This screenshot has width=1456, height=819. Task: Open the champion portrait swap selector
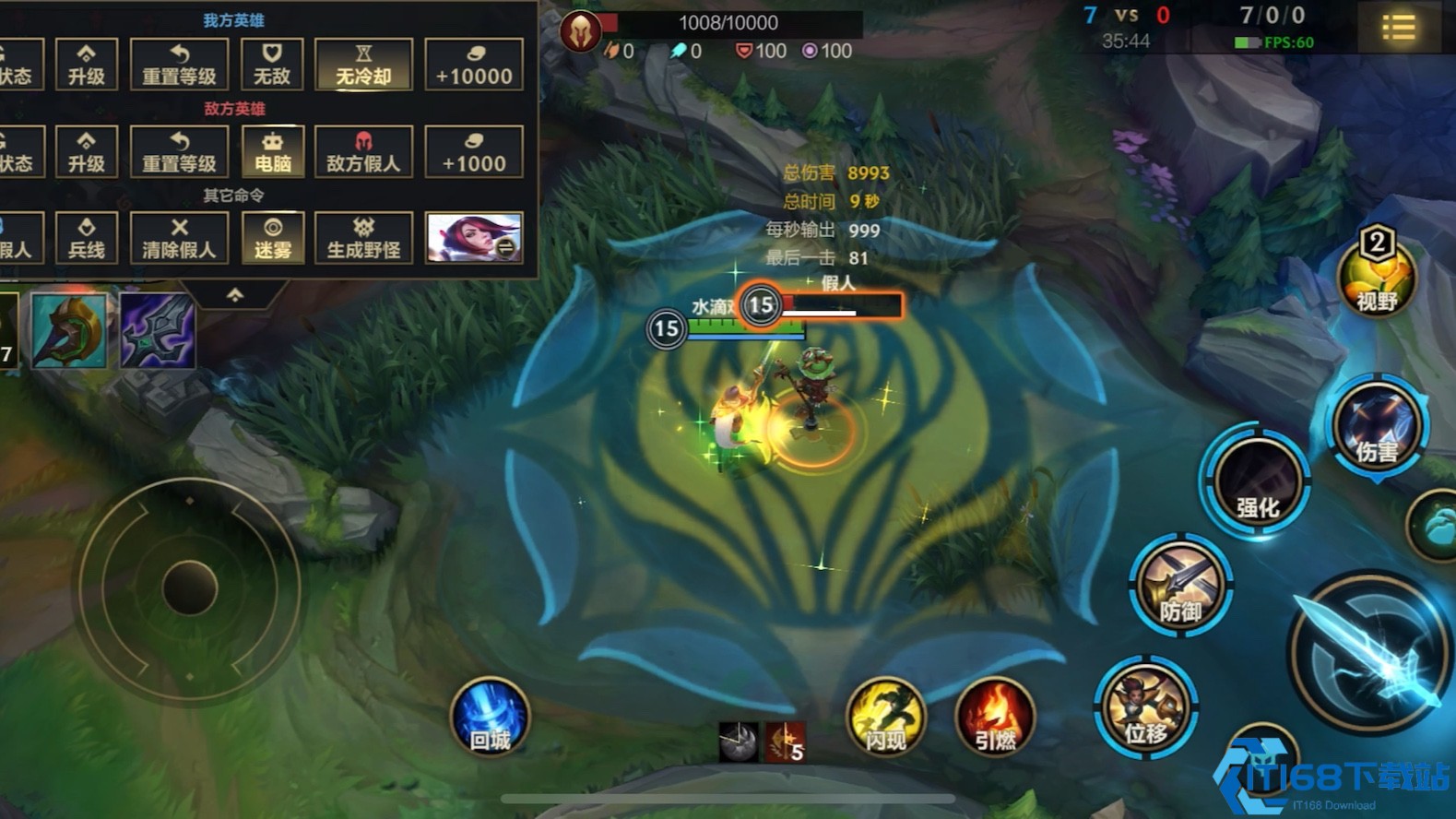pyautogui.click(x=474, y=238)
